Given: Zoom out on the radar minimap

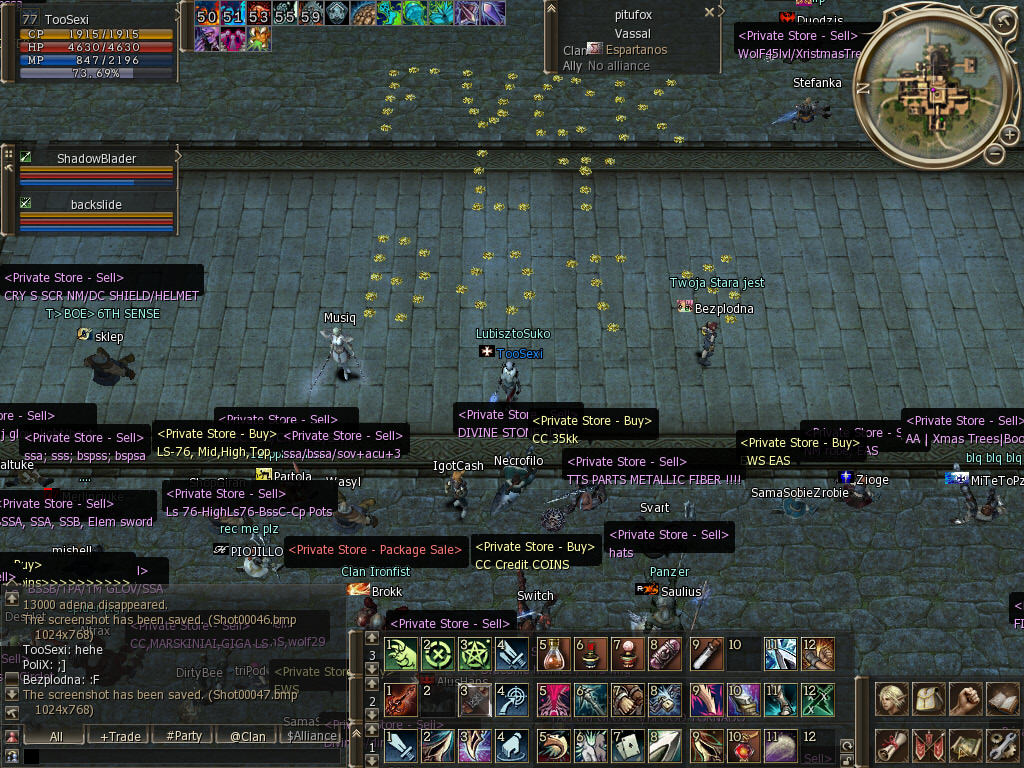Looking at the screenshot, I should [994, 153].
